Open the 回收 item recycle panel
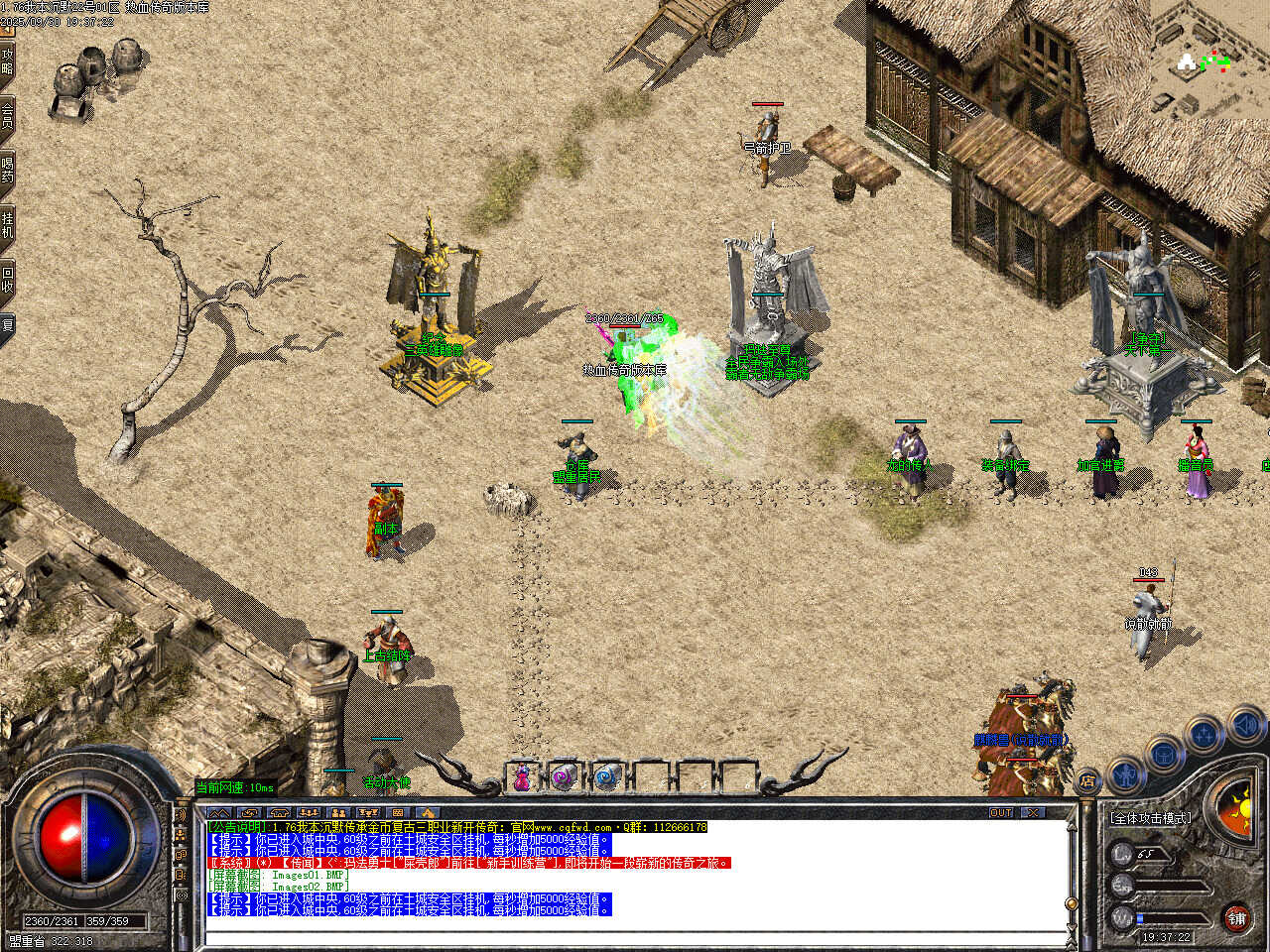1270x952 pixels. pos(8,279)
